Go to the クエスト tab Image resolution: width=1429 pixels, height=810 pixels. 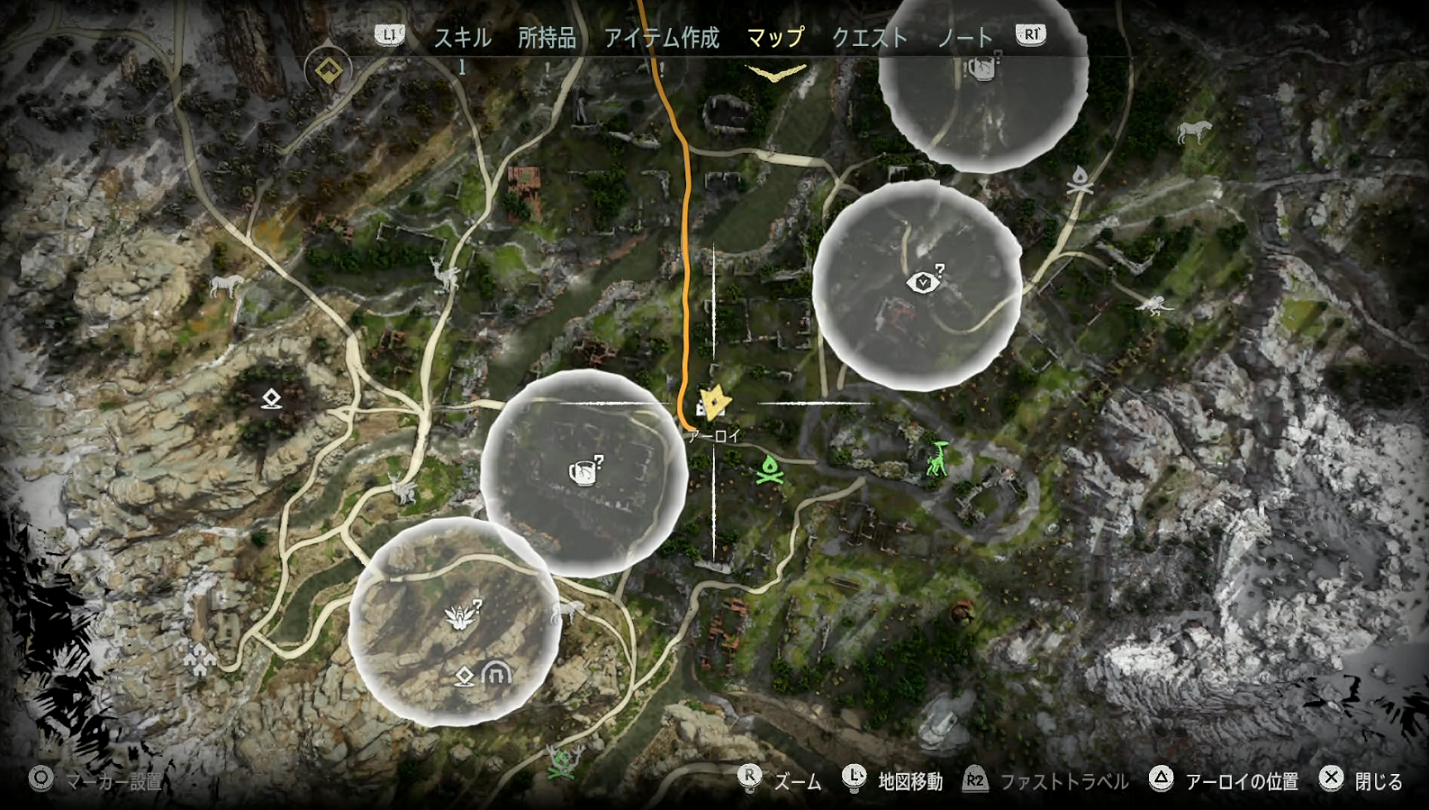pyautogui.click(x=870, y=38)
